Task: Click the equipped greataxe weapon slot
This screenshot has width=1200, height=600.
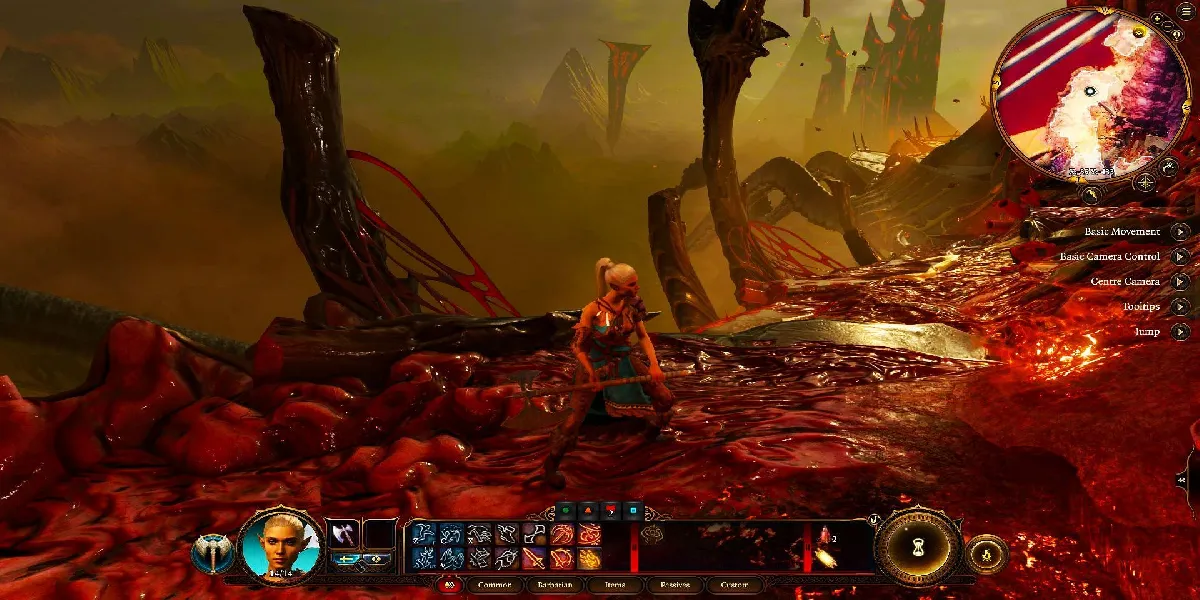Action: (x=343, y=534)
